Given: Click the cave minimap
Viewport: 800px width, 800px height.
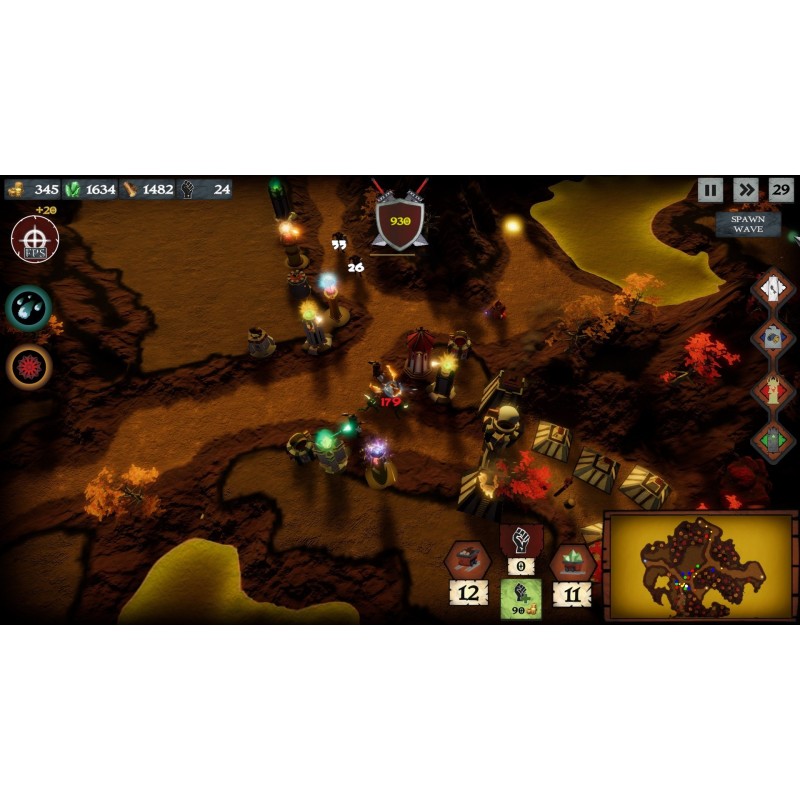Looking at the screenshot, I should tap(700, 567).
